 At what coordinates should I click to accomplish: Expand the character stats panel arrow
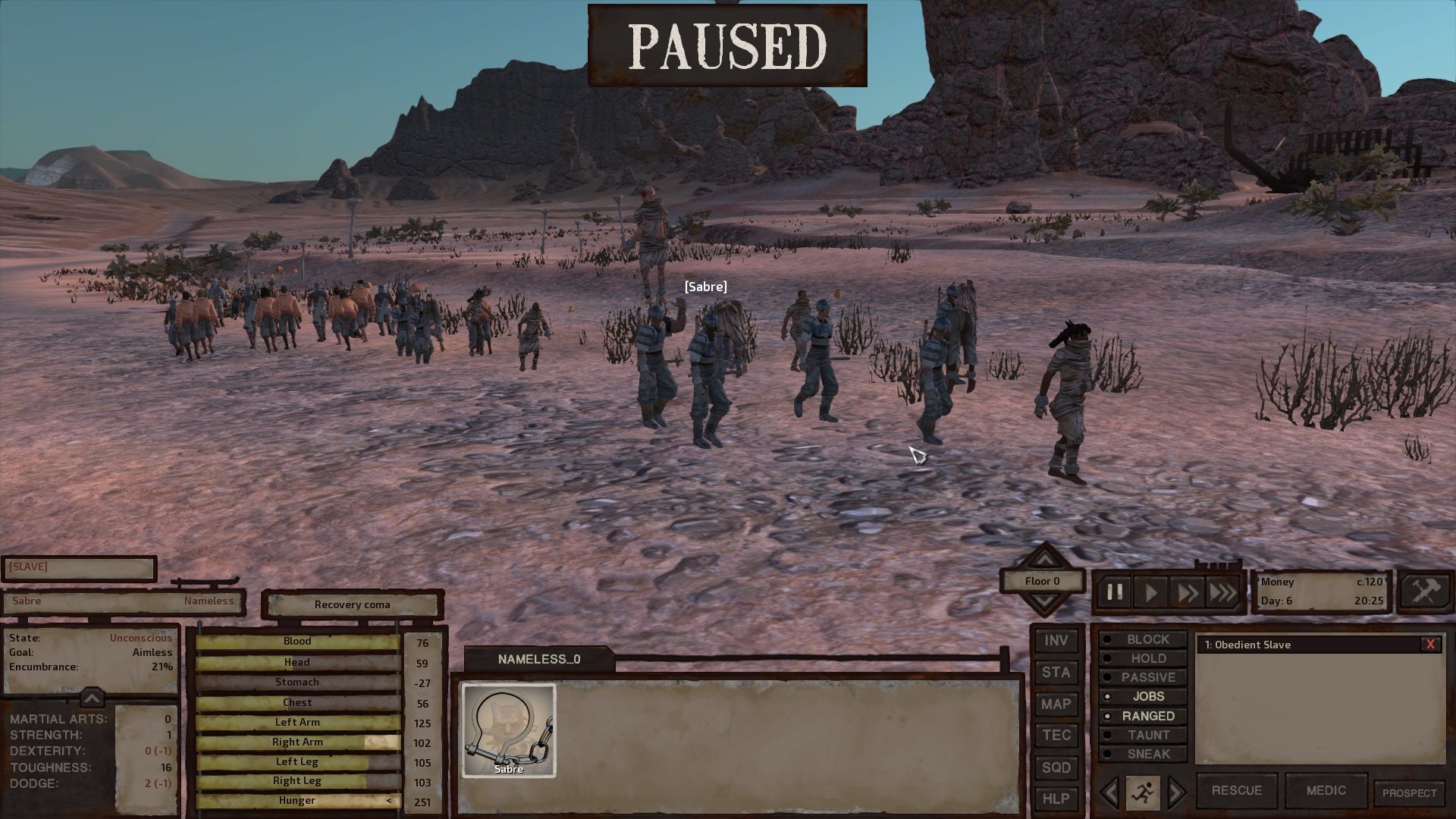(x=91, y=698)
